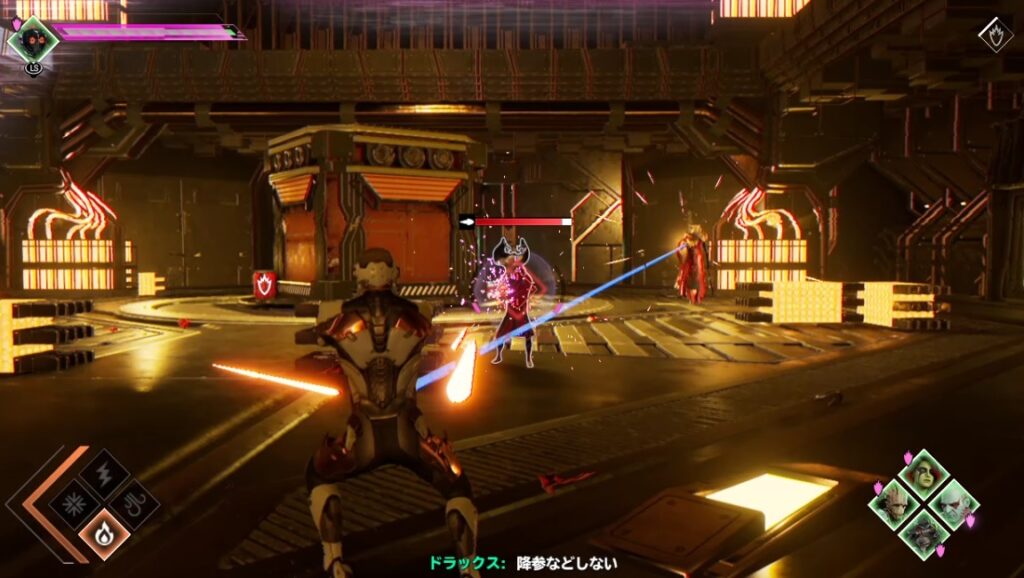This screenshot has width=1024, height=578.
Task: Pick Rocket's portrait in the squad diamond
Action: coord(922,534)
